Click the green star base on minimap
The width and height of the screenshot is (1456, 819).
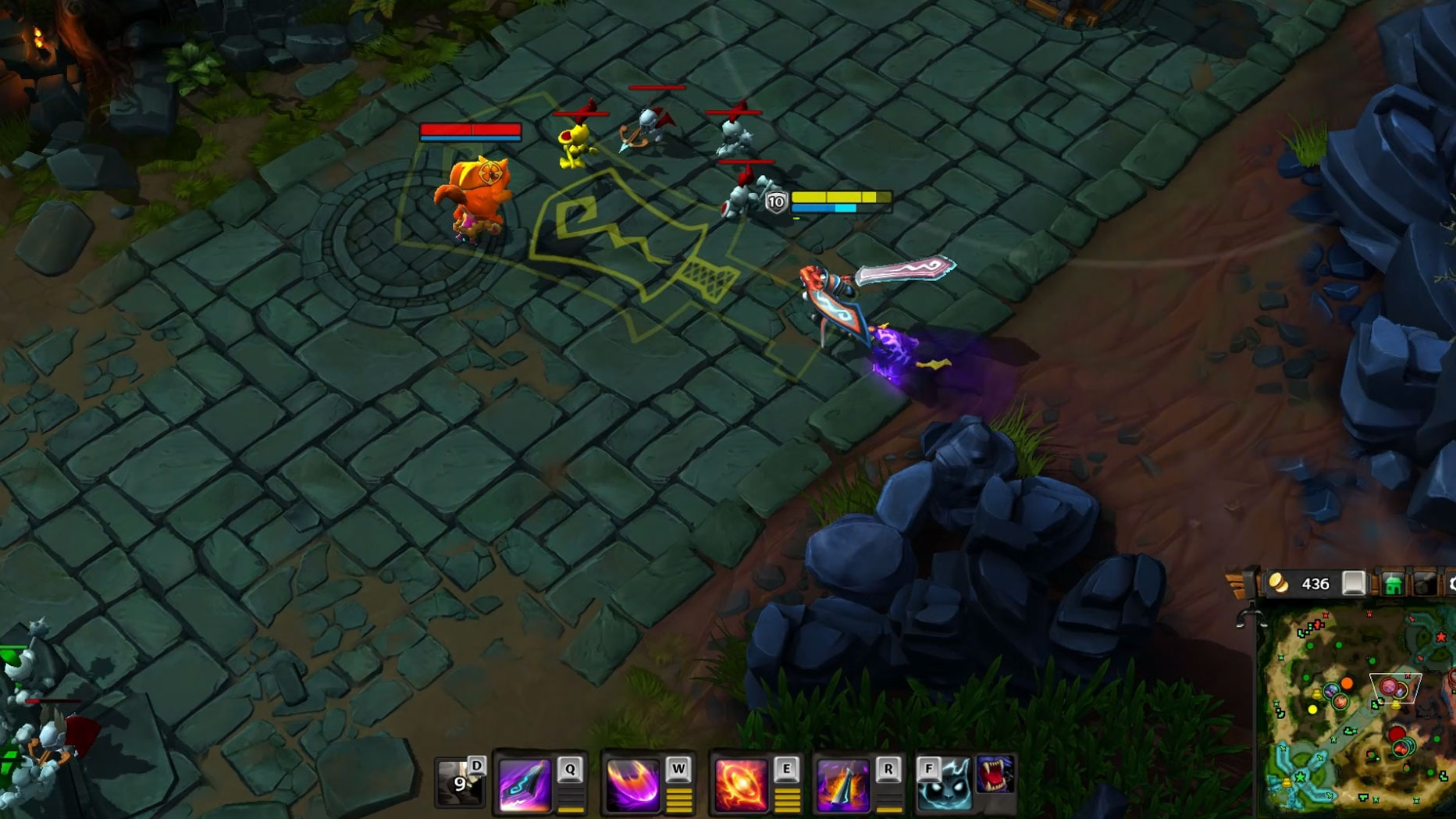(x=1301, y=778)
